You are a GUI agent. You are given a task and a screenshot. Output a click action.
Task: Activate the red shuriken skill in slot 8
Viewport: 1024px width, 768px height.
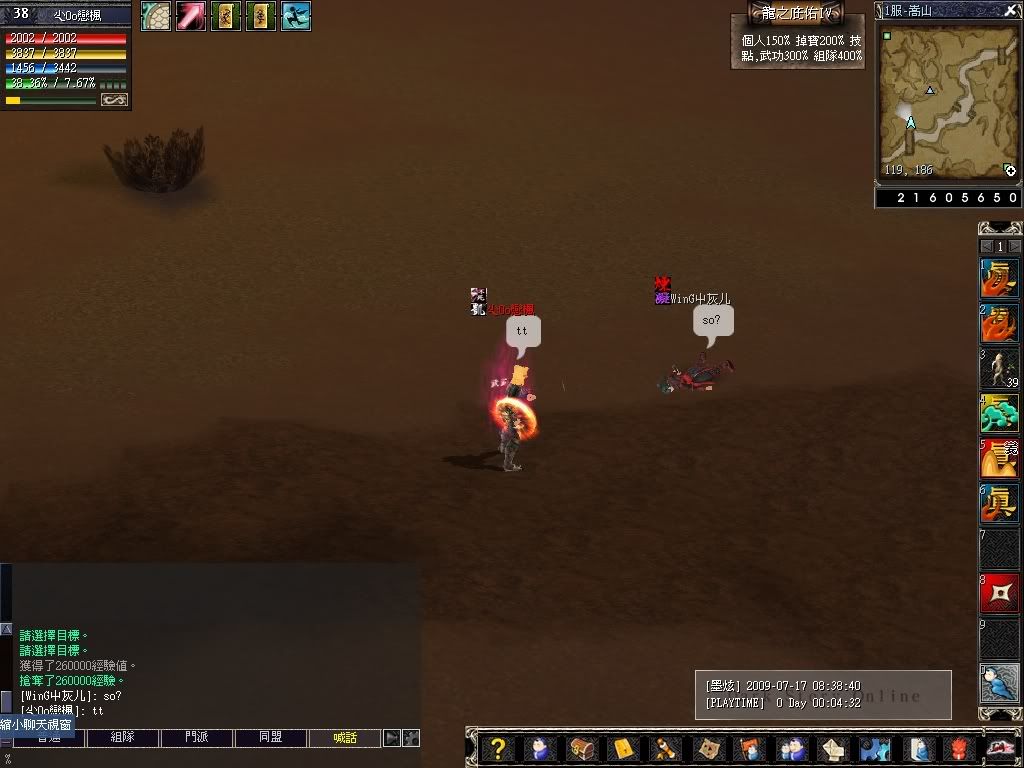click(999, 594)
